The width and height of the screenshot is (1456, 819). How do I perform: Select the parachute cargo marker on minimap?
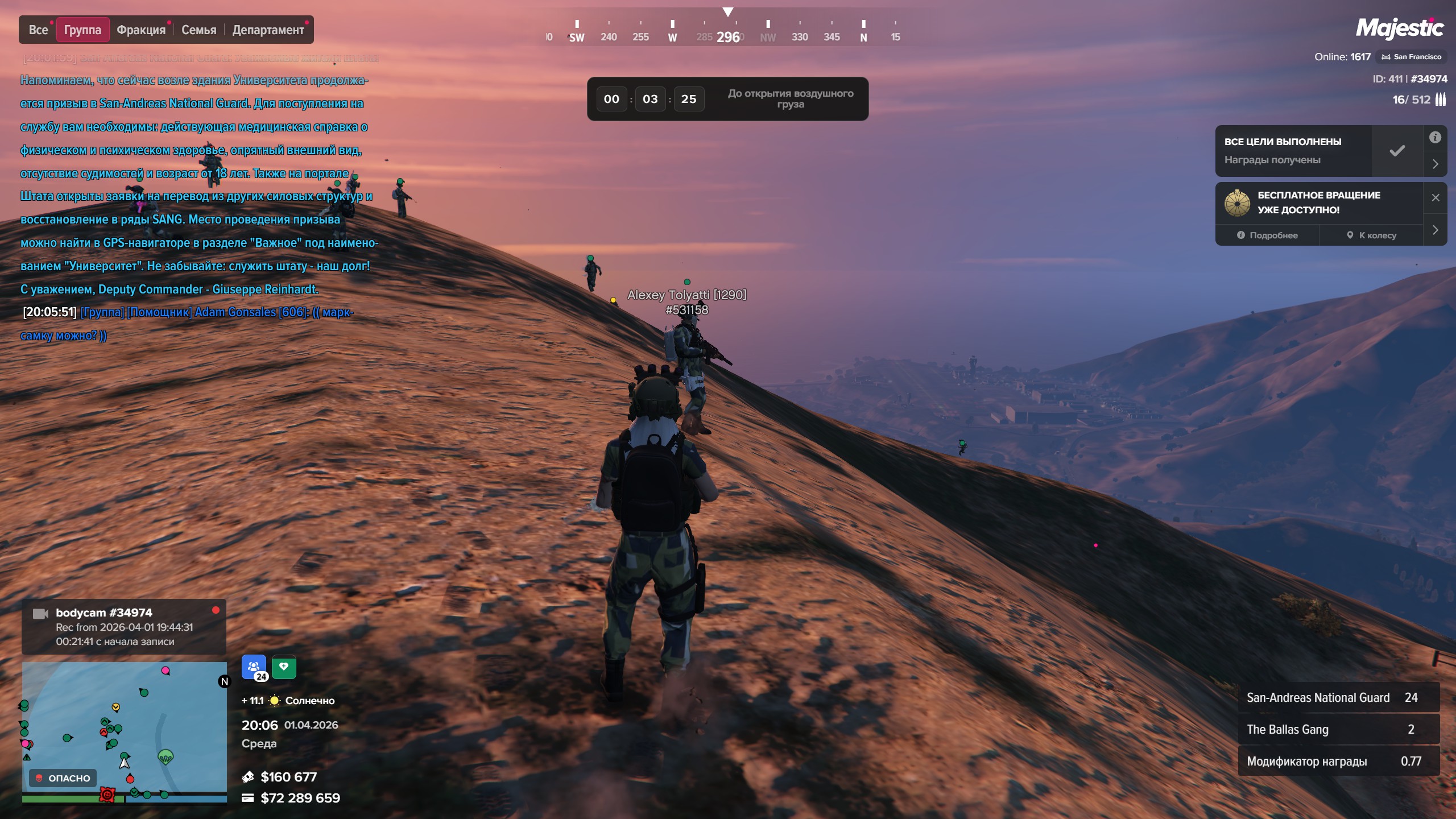(x=166, y=757)
